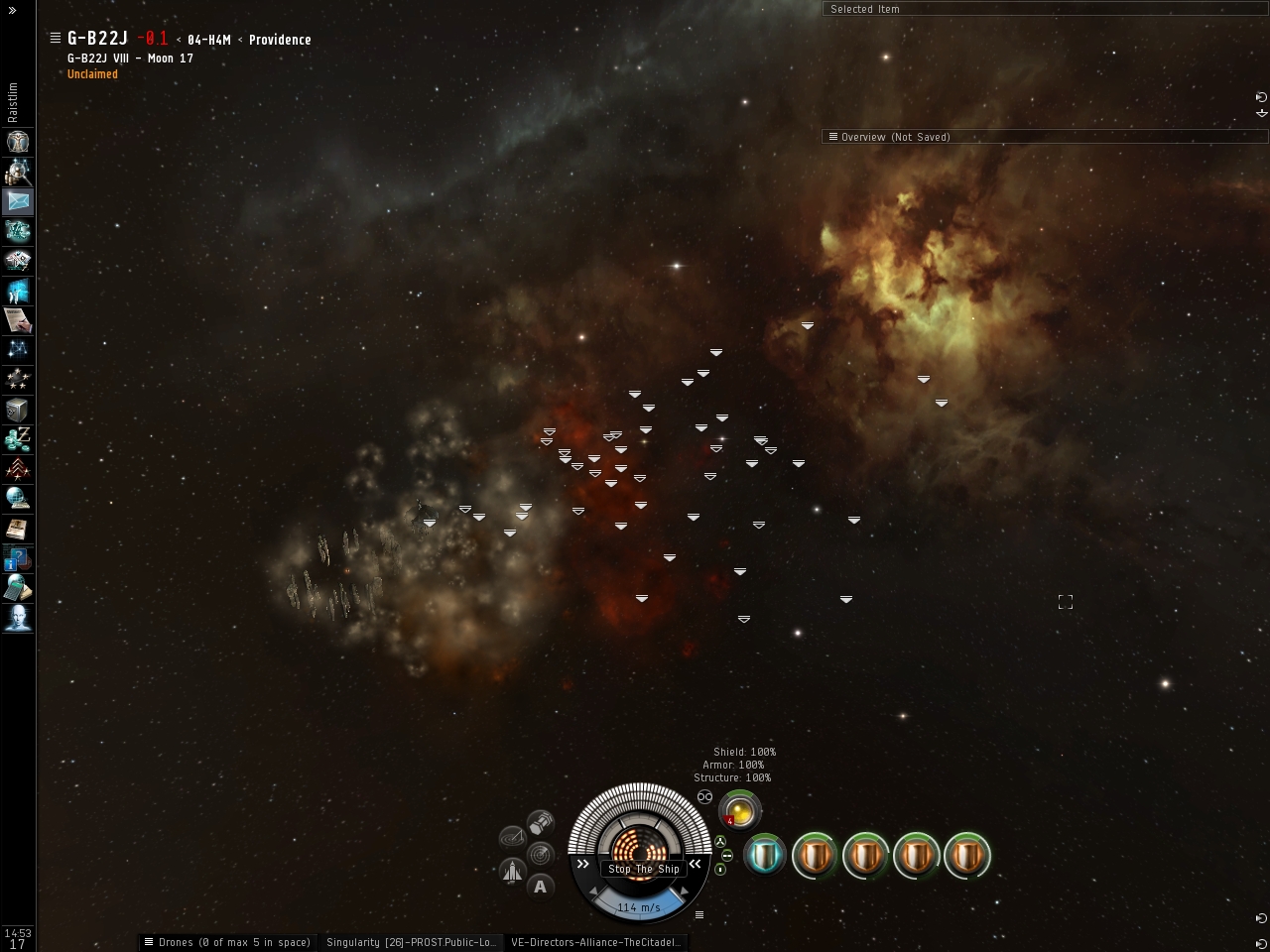Click the G-B22J system name
The width and height of the screenshot is (1270, 952).
coord(97,39)
